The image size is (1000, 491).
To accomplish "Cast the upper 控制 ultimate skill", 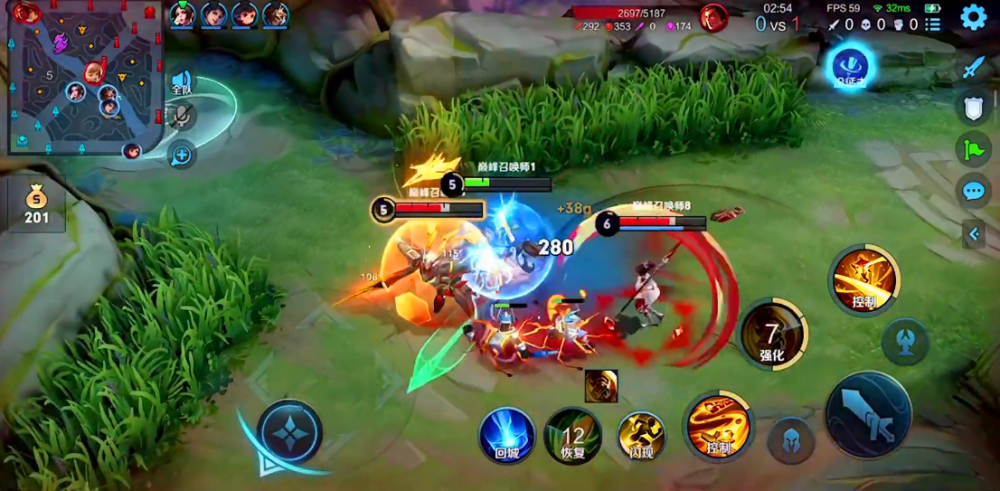I will [x=864, y=279].
